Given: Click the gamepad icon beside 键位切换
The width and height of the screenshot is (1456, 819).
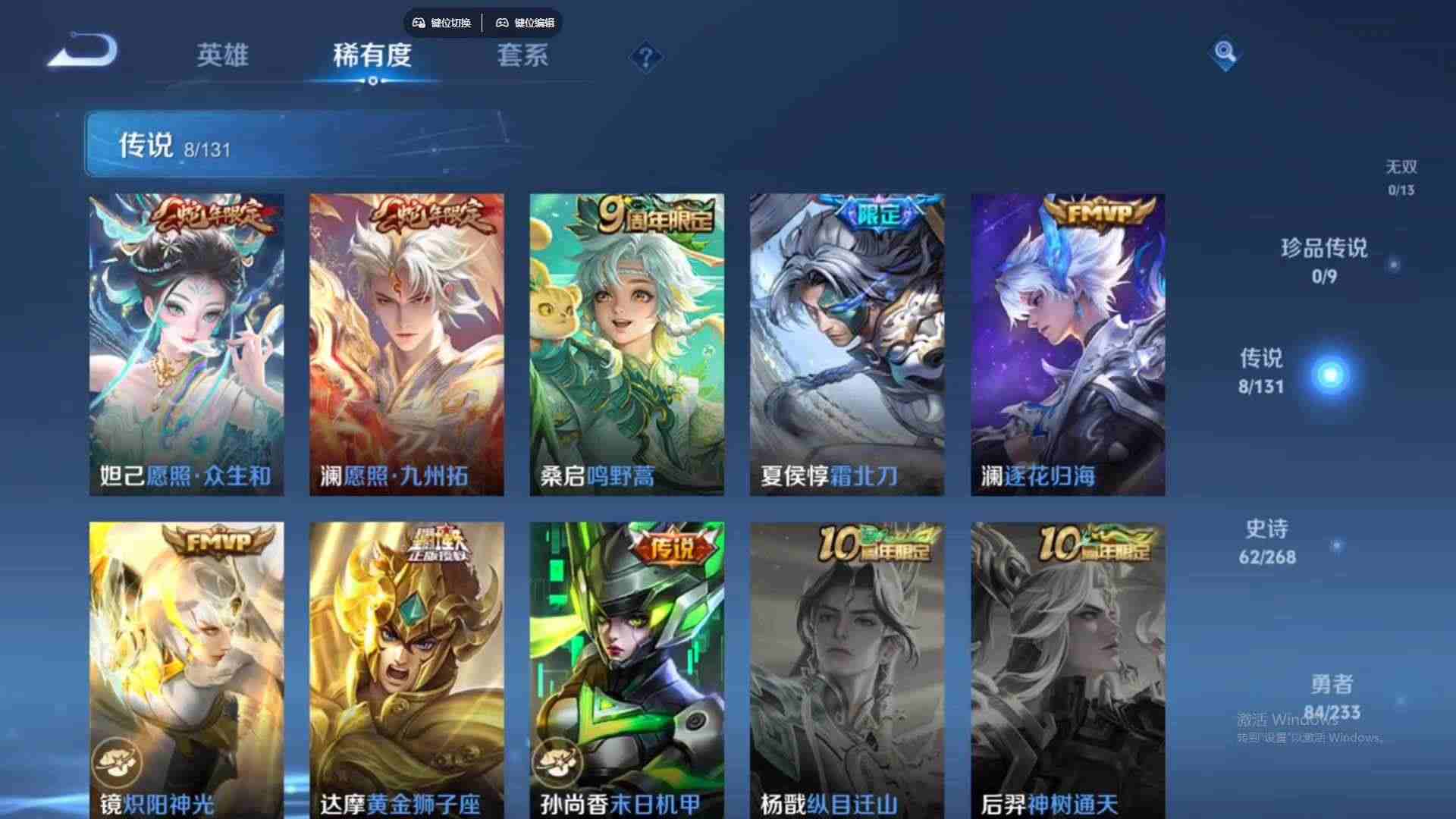Looking at the screenshot, I should (418, 23).
